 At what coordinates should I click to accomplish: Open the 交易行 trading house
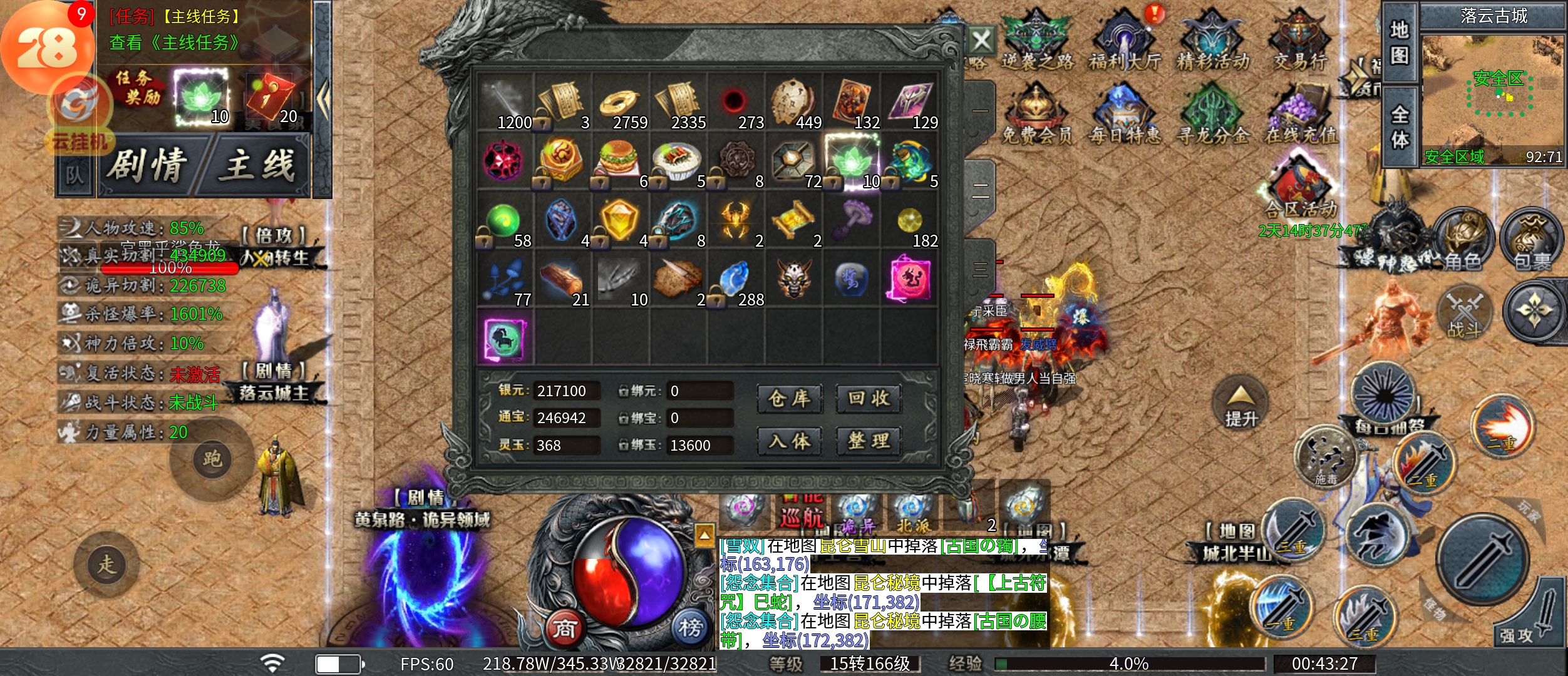[1300, 41]
